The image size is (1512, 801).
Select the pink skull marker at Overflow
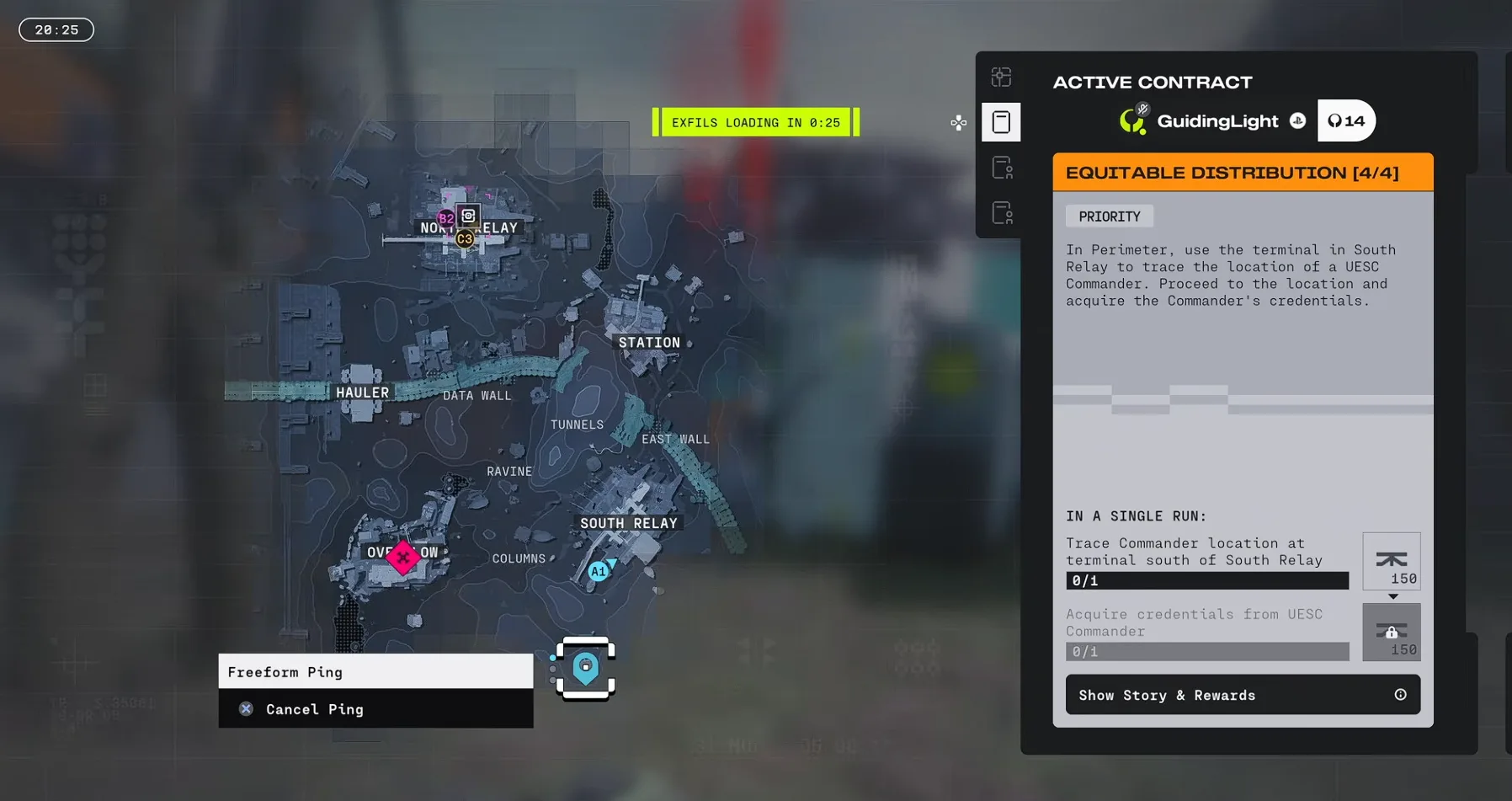tap(403, 557)
